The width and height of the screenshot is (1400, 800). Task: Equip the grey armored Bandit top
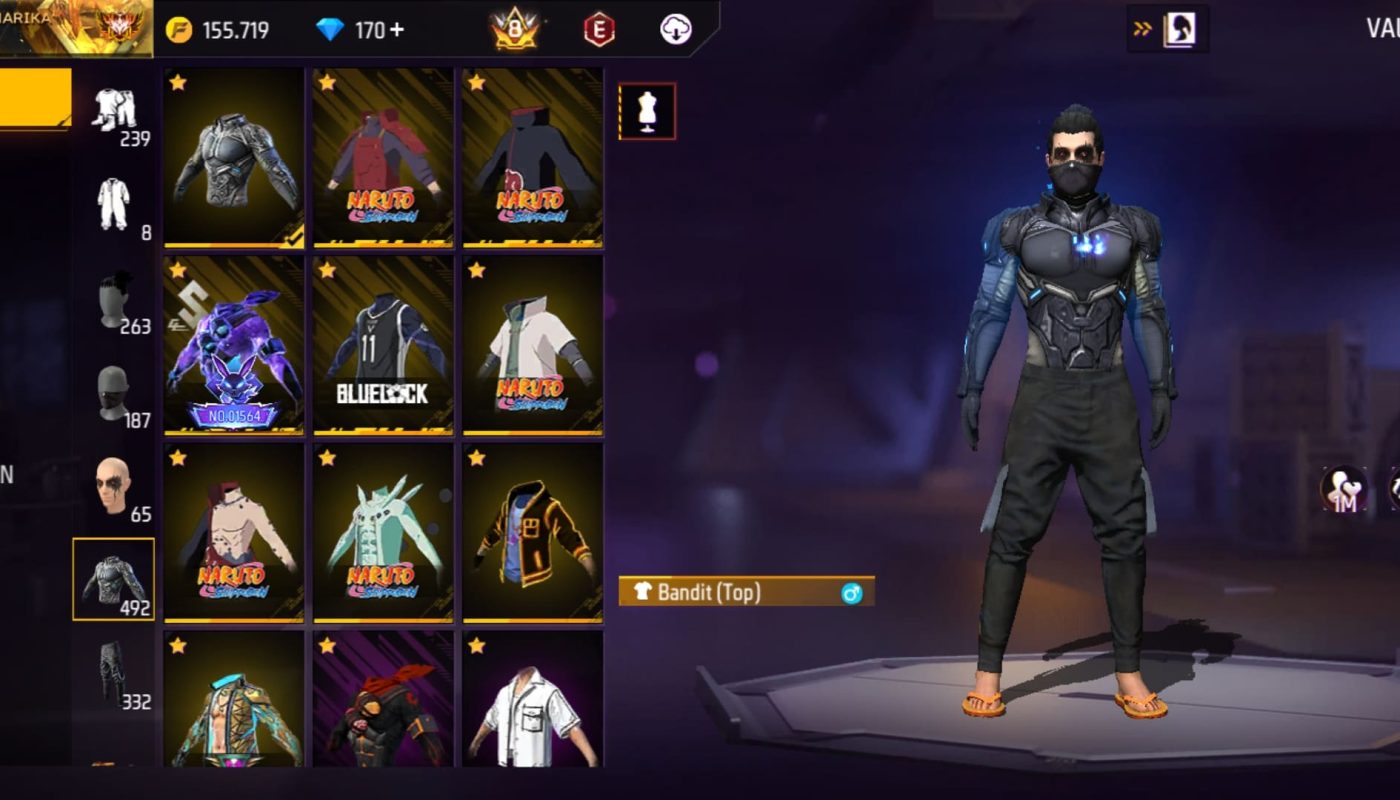pos(234,157)
